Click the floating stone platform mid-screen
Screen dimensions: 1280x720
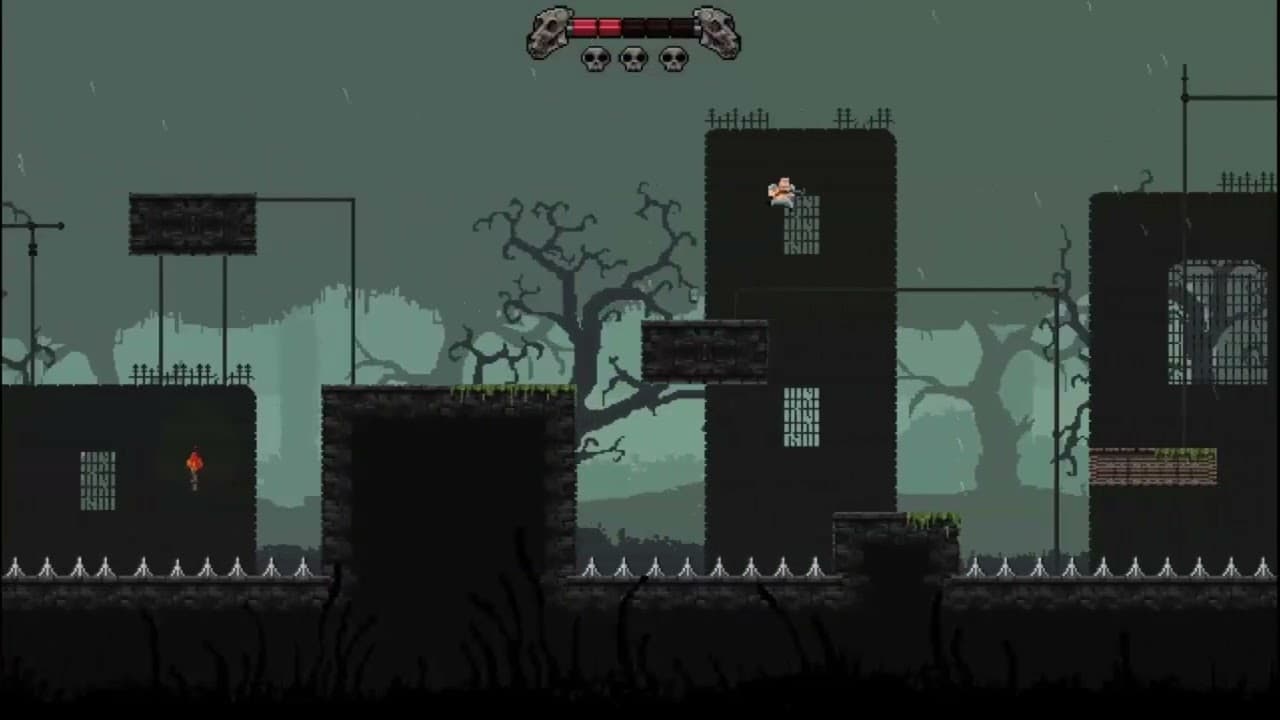[703, 352]
